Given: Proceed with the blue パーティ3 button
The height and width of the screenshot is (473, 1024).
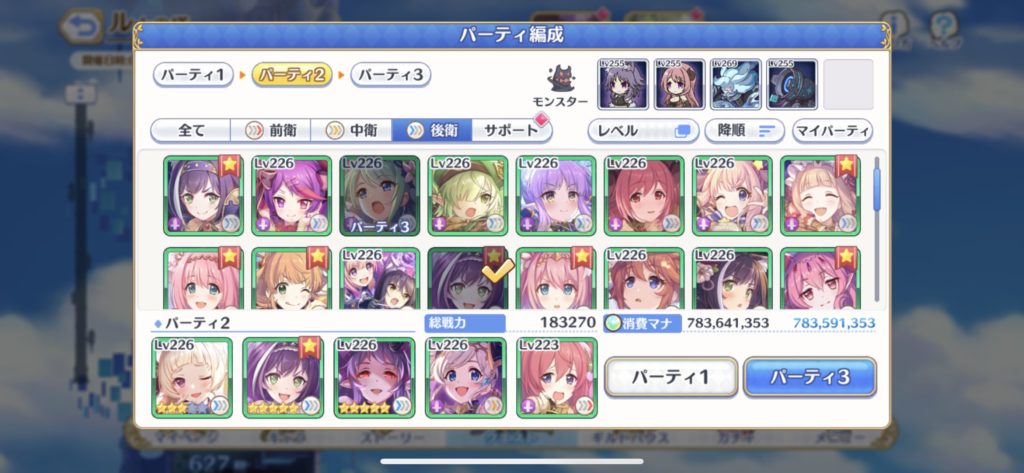Looking at the screenshot, I should click(x=810, y=377).
